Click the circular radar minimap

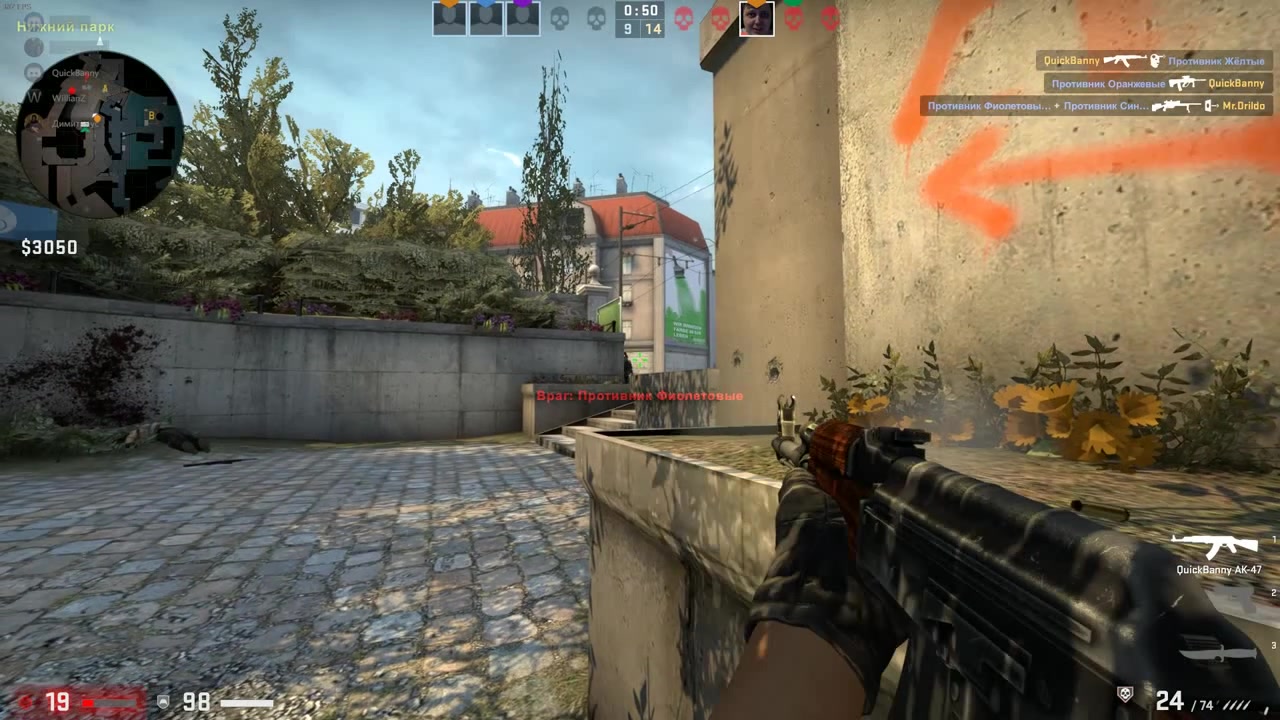tap(100, 135)
